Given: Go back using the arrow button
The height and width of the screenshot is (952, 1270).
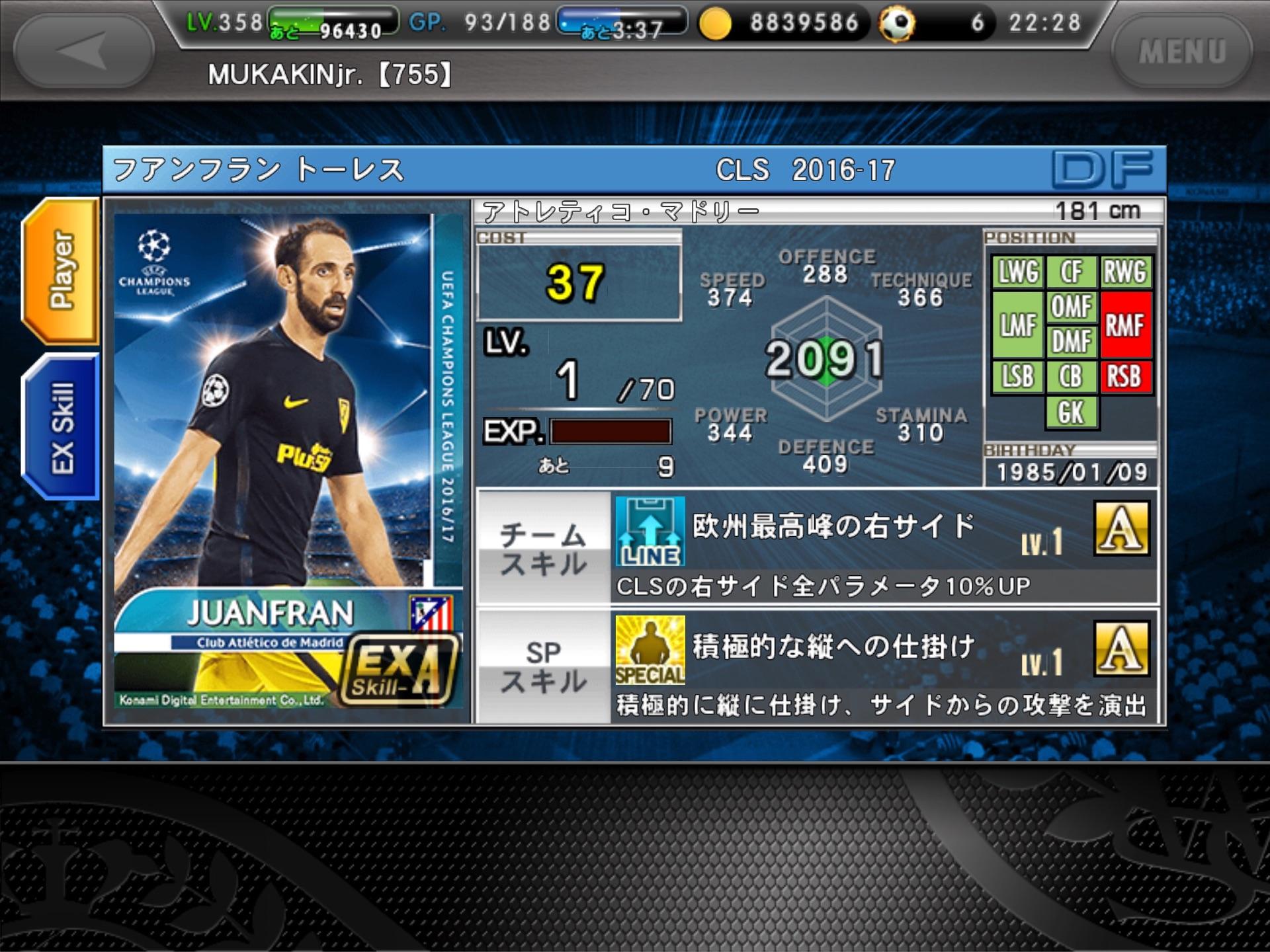Looking at the screenshot, I should coord(84,50).
